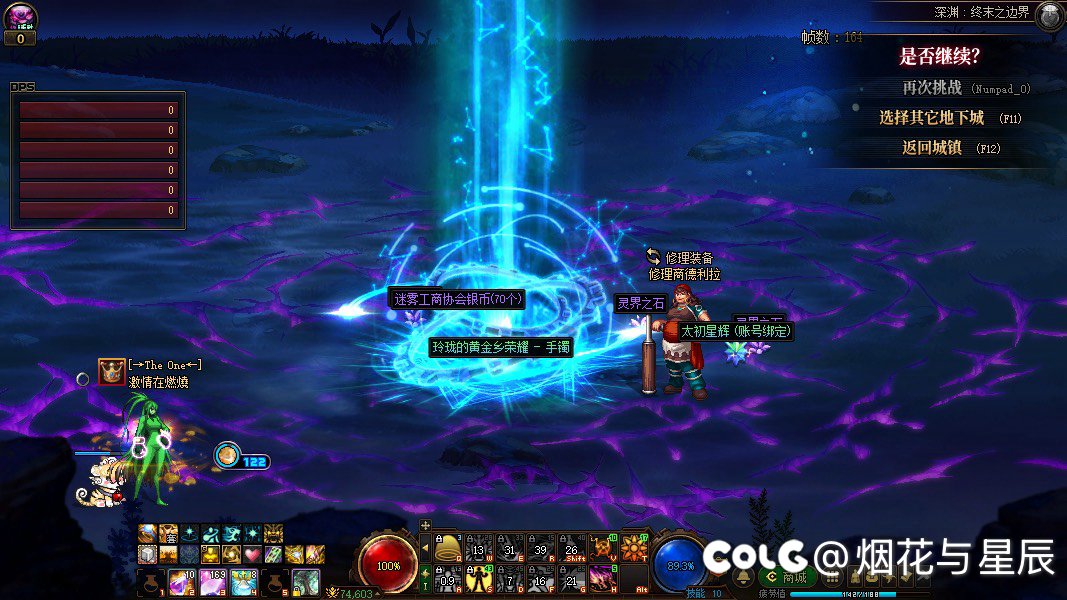Open the 商城 shop button

(785, 577)
